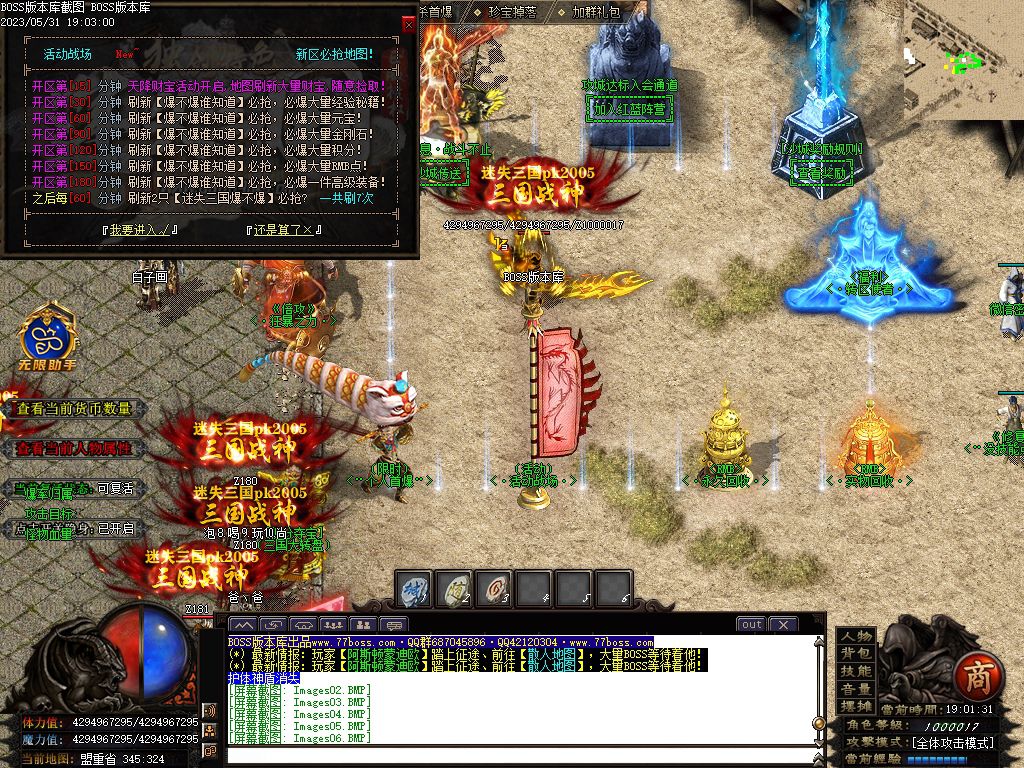Open the 背包 bag panel
Image resolution: width=1024 pixels, height=768 pixels.
click(856, 653)
